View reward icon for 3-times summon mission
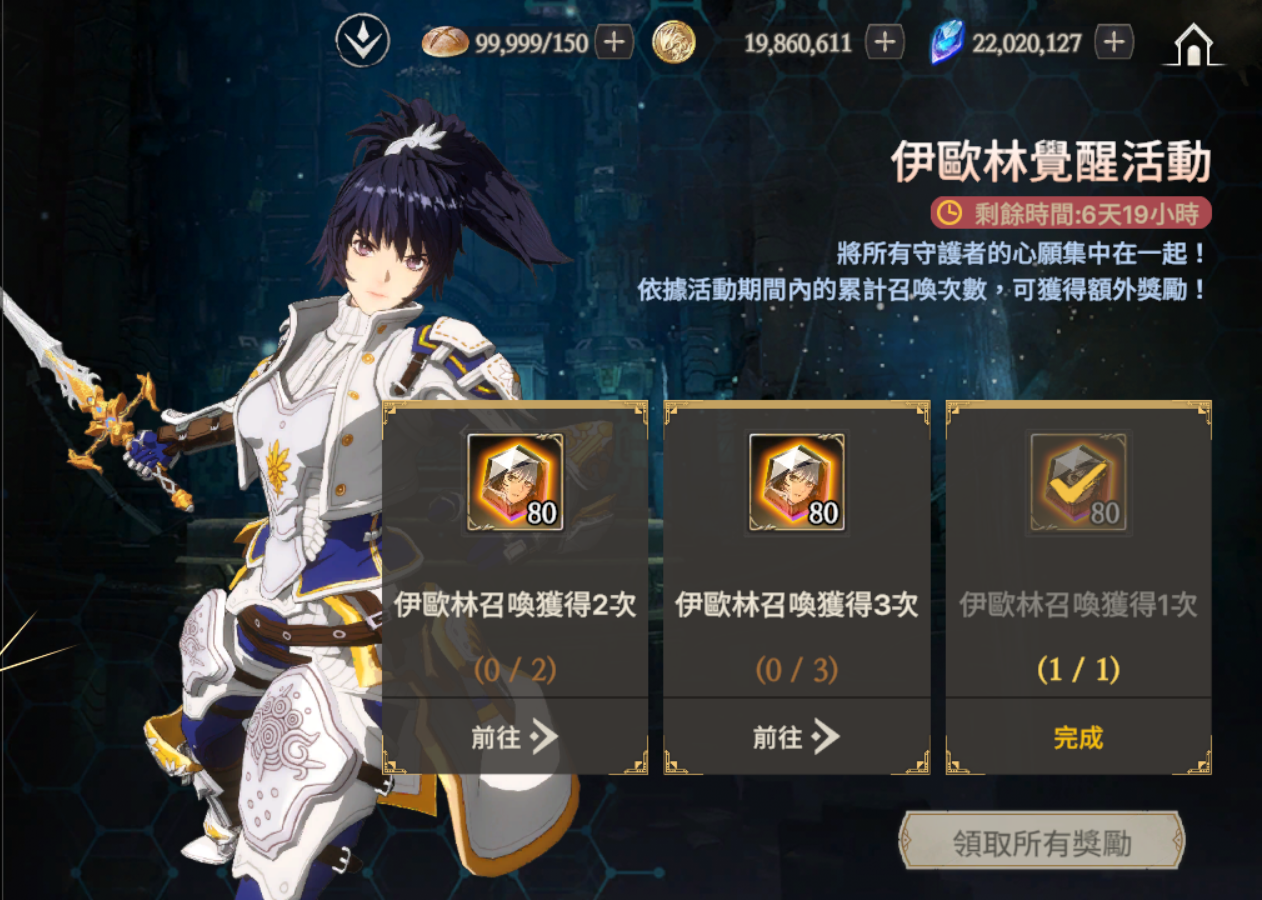 tap(797, 482)
